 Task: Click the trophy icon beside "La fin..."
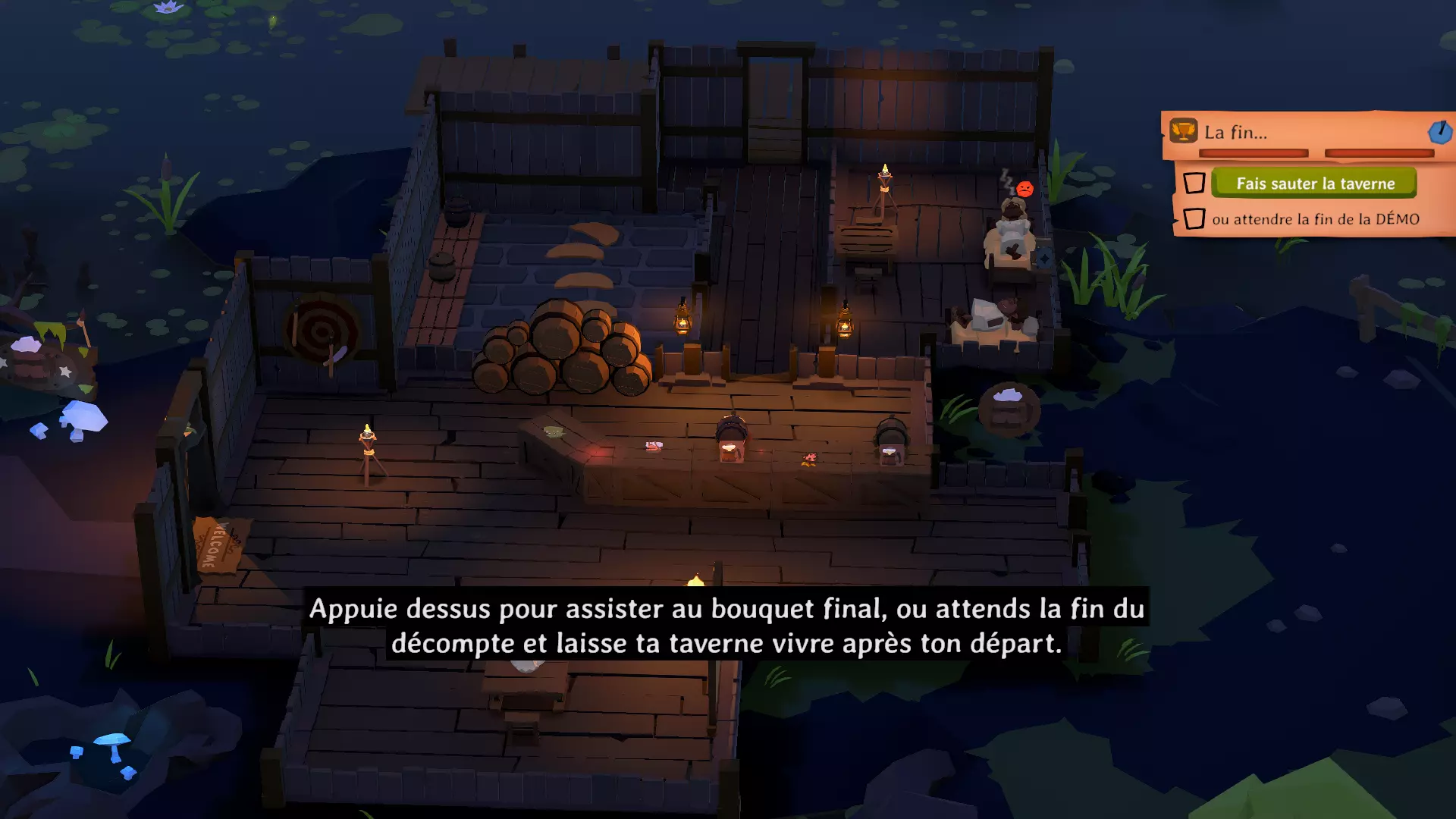[1183, 131]
